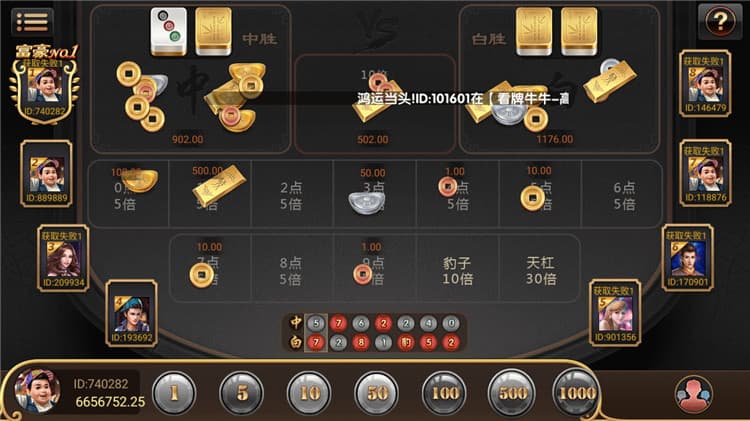750x421 pixels.
Task: Select the 100 chip
Action: (443, 392)
